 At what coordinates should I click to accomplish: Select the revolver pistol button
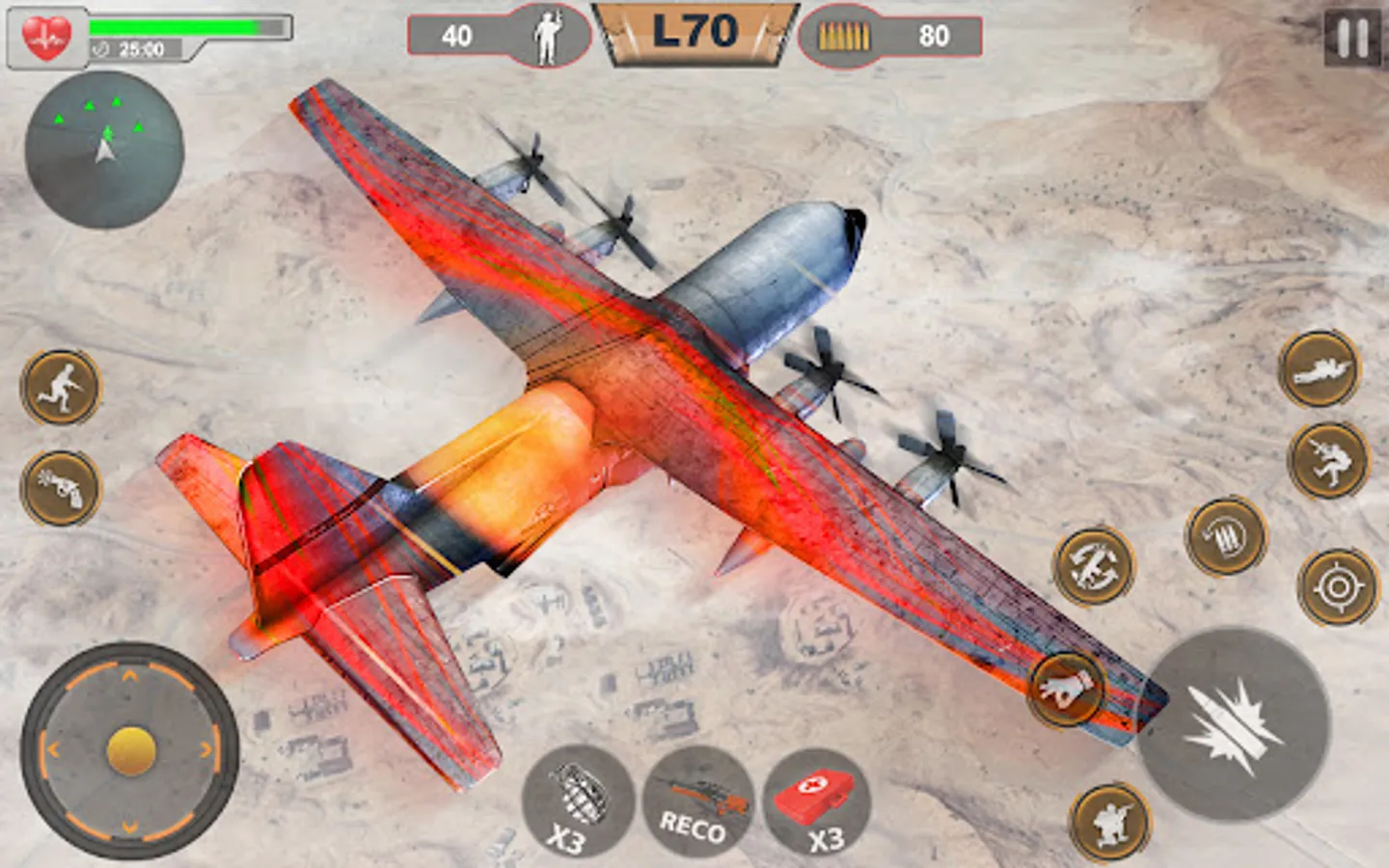pyautogui.click(x=61, y=487)
